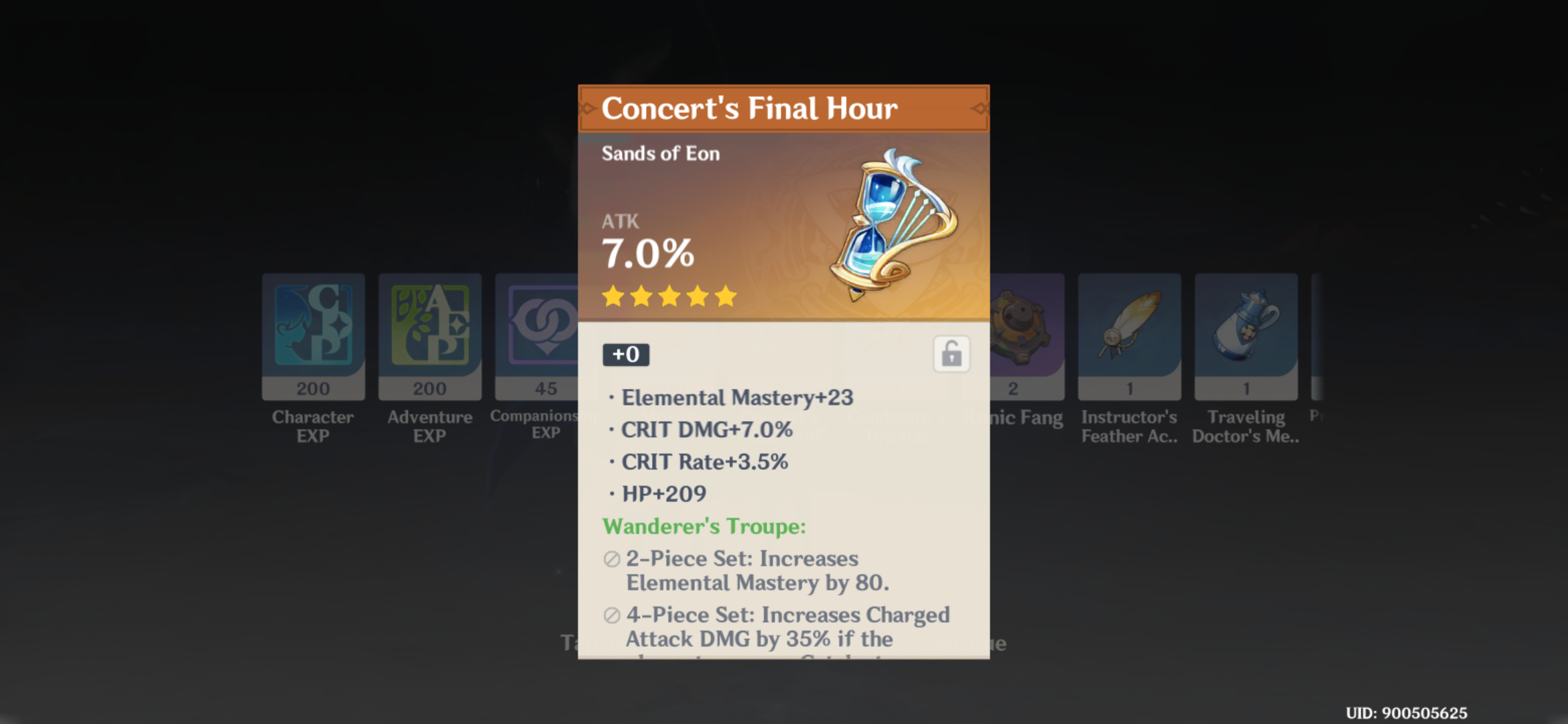The width and height of the screenshot is (1568, 724).
Task: Click the 2-Piece Set bonus entry
Action: click(x=742, y=570)
